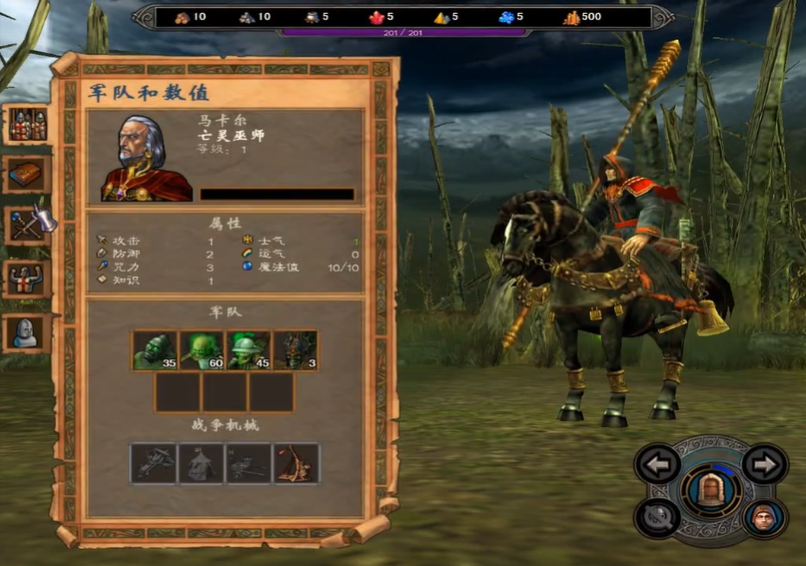Click the hooded face portrait button
Image resolution: width=806 pixels, height=566 pixels.
764,518
